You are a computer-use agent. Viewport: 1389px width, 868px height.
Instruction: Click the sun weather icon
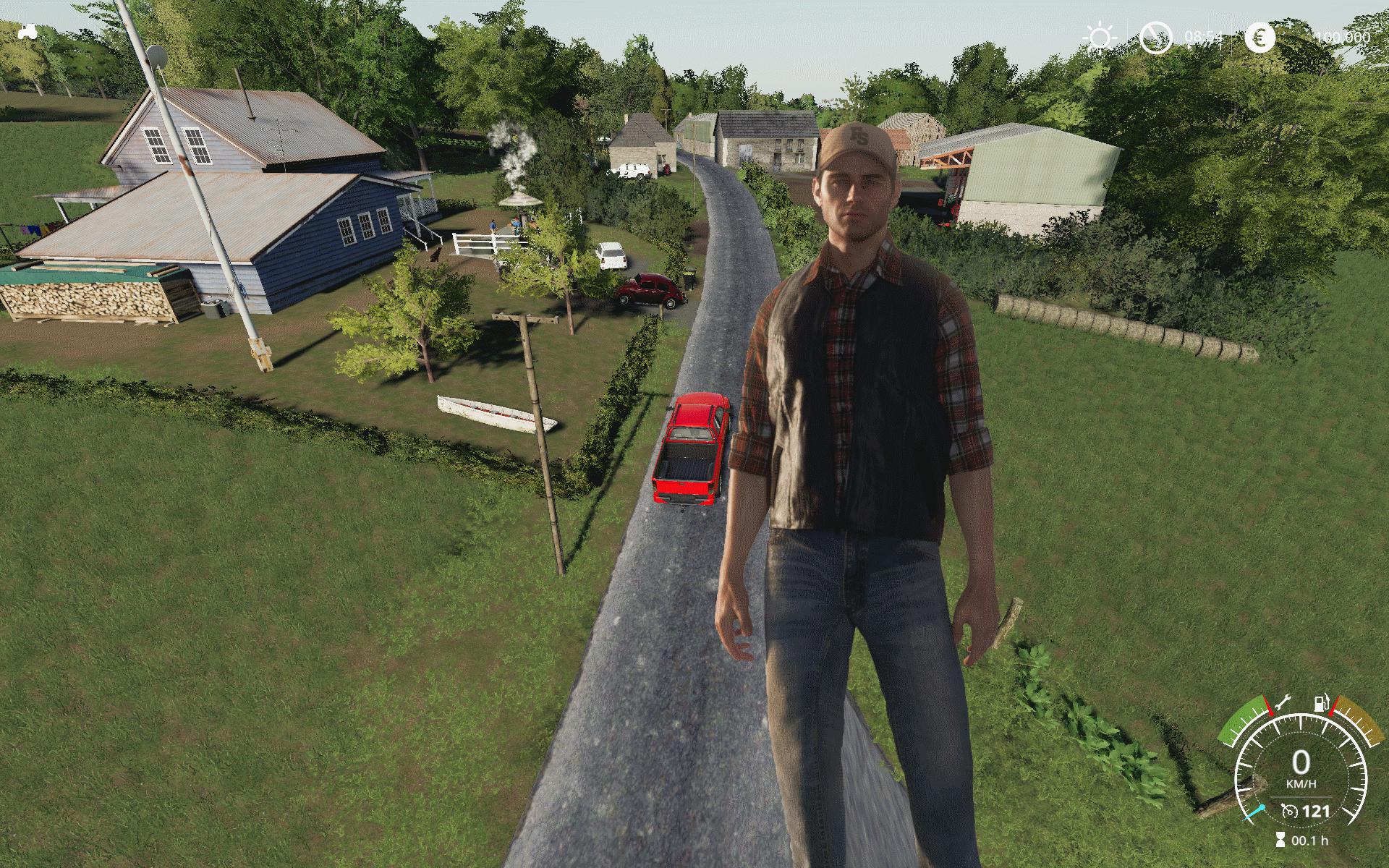tap(1100, 38)
